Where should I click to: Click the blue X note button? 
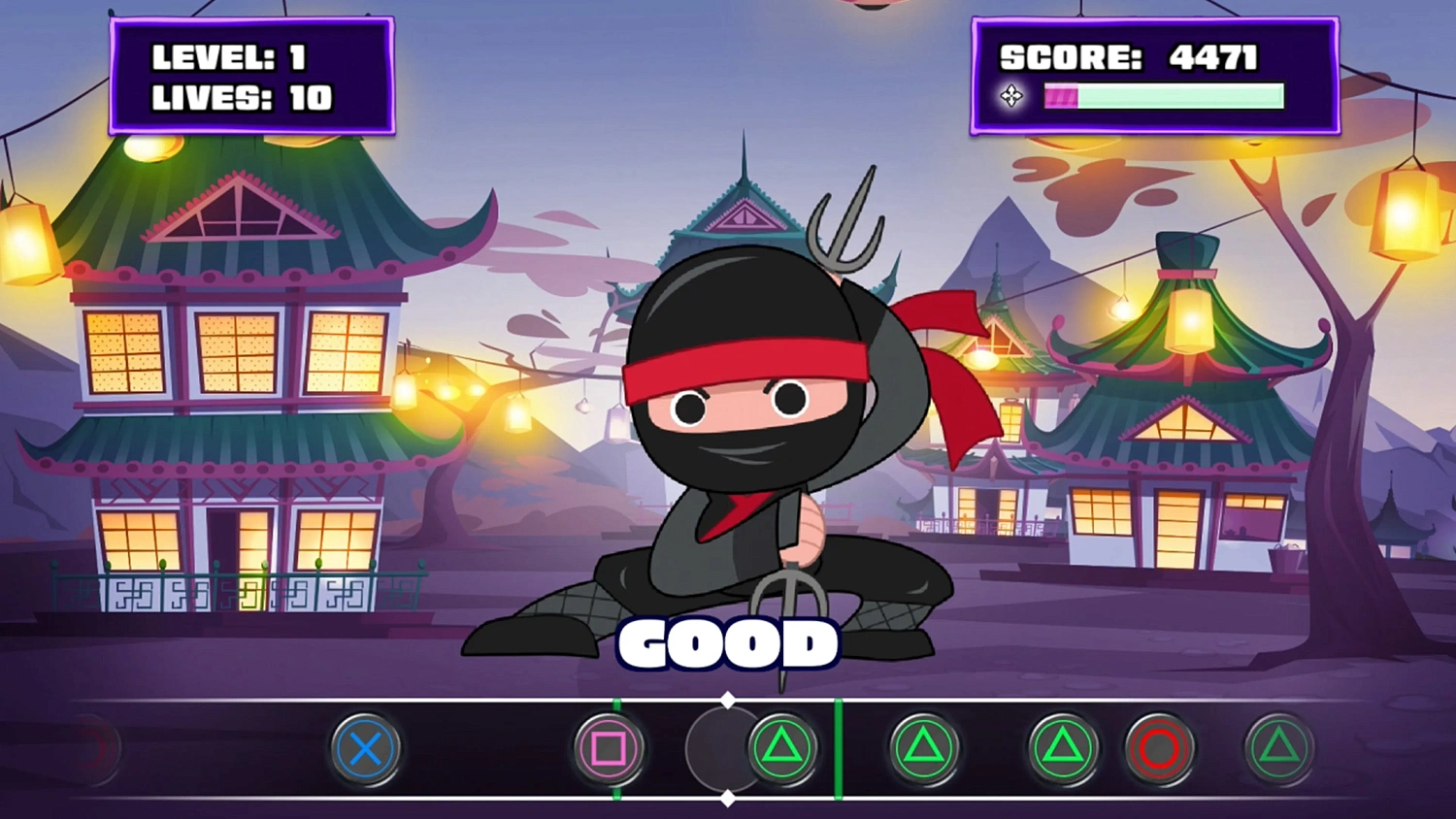[x=366, y=749]
